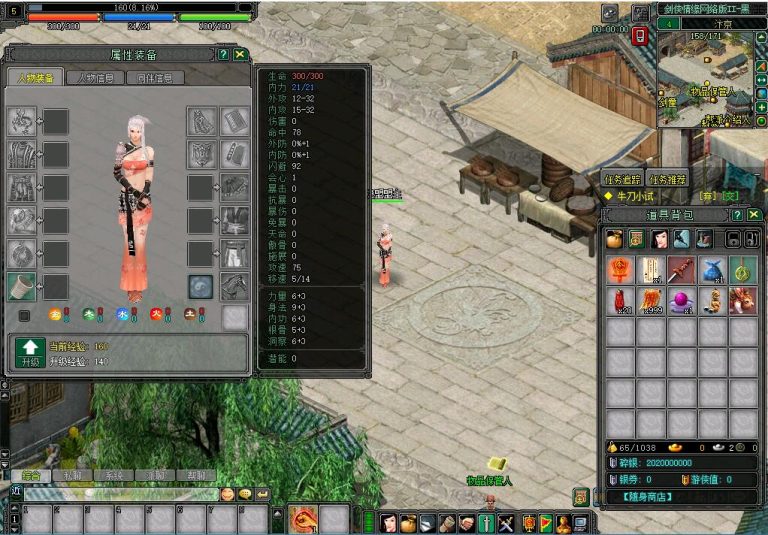Screen dimensions: 768x535
Task: Open the 任务推荐 quest recommendation tab
Action: pyautogui.click(x=668, y=179)
